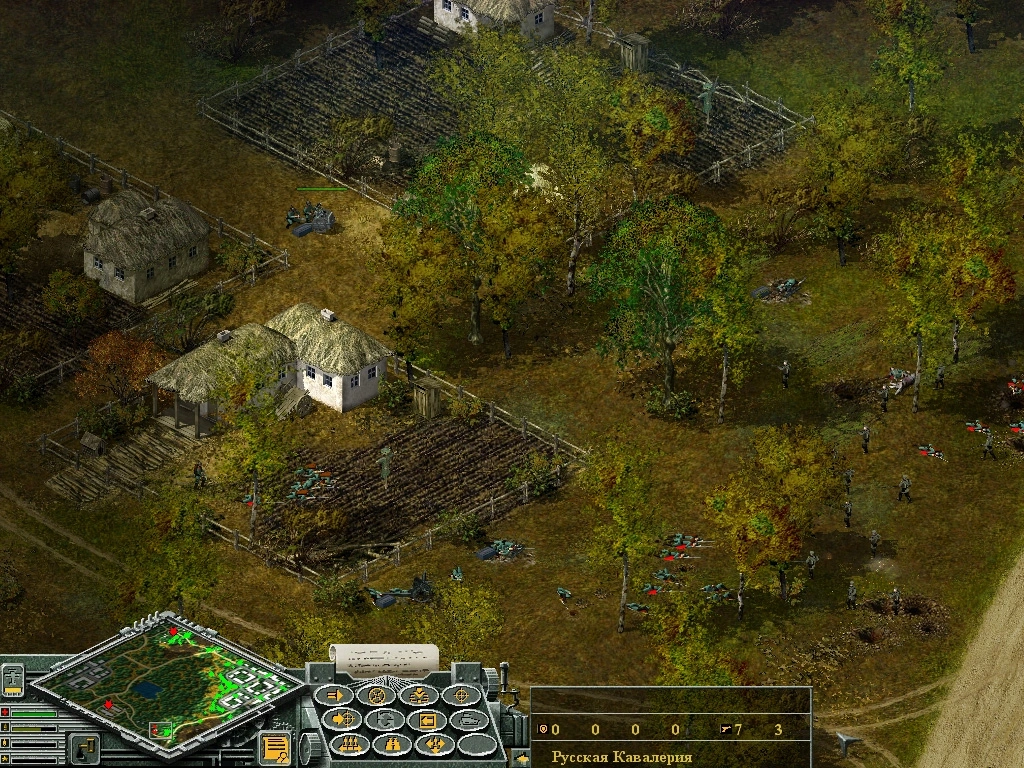Activate the crossed-out circle stop command
This screenshot has height=768, width=1024.
pos(378,695)
